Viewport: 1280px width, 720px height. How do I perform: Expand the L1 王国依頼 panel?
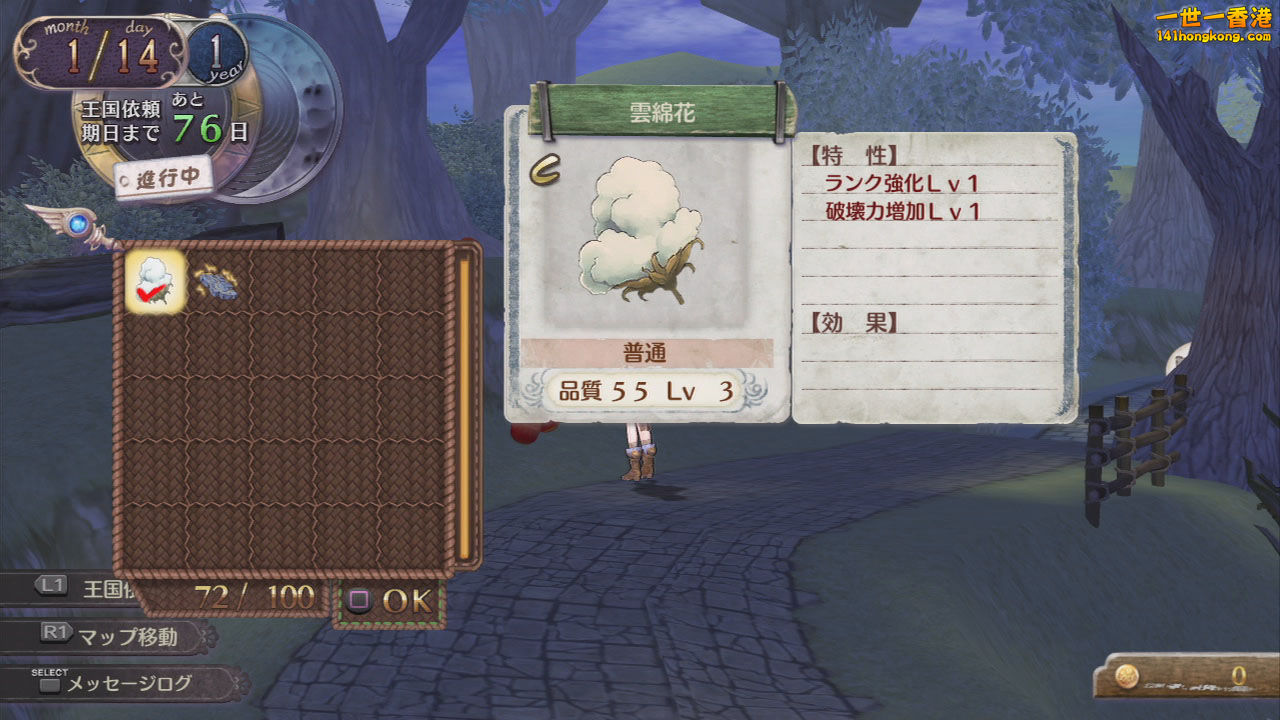click(68, 590)
